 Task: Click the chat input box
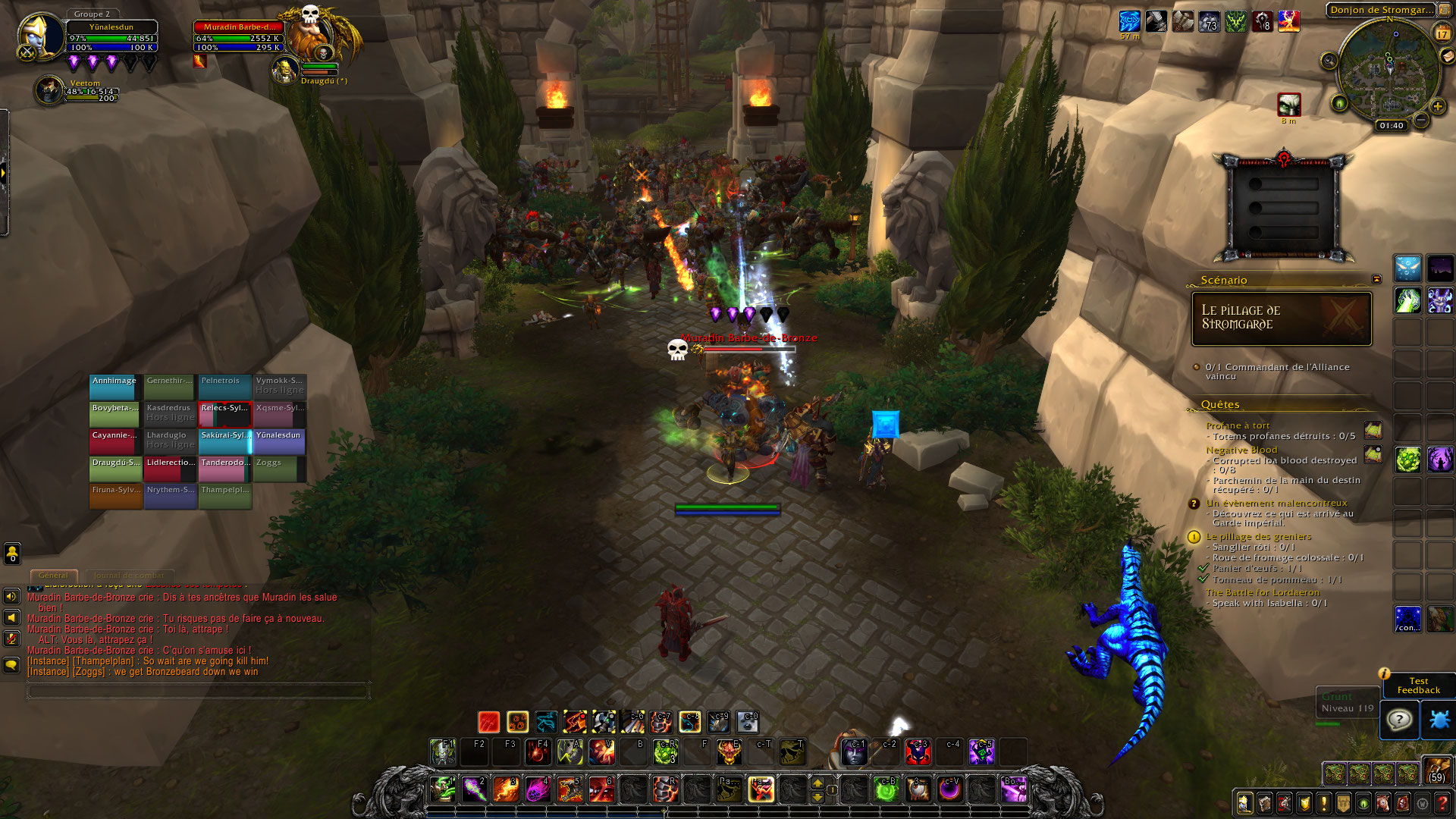click(197, 690)
